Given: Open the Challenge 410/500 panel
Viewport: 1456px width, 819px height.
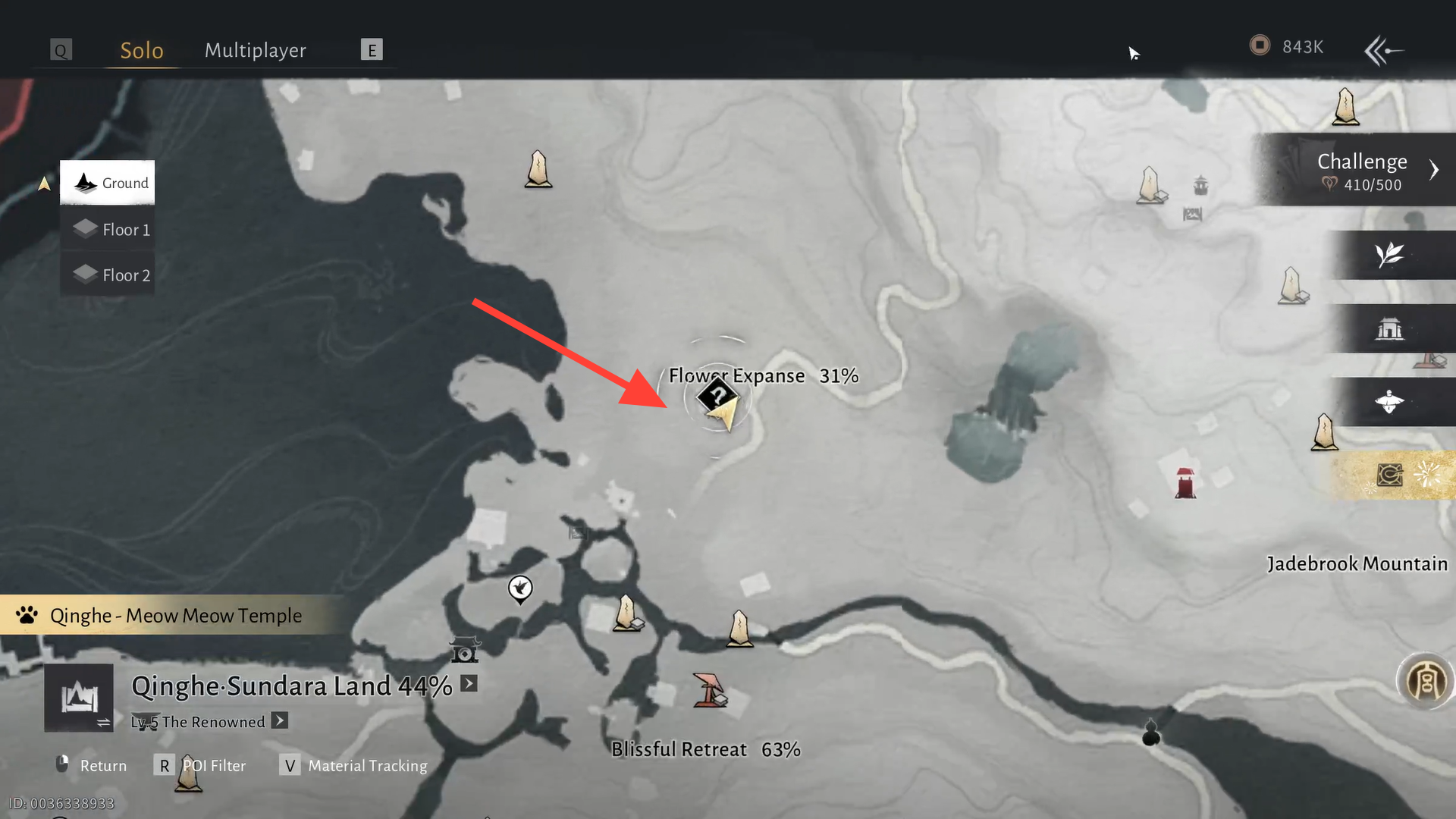Looking at the screenshot, I should coord(1362,171).
